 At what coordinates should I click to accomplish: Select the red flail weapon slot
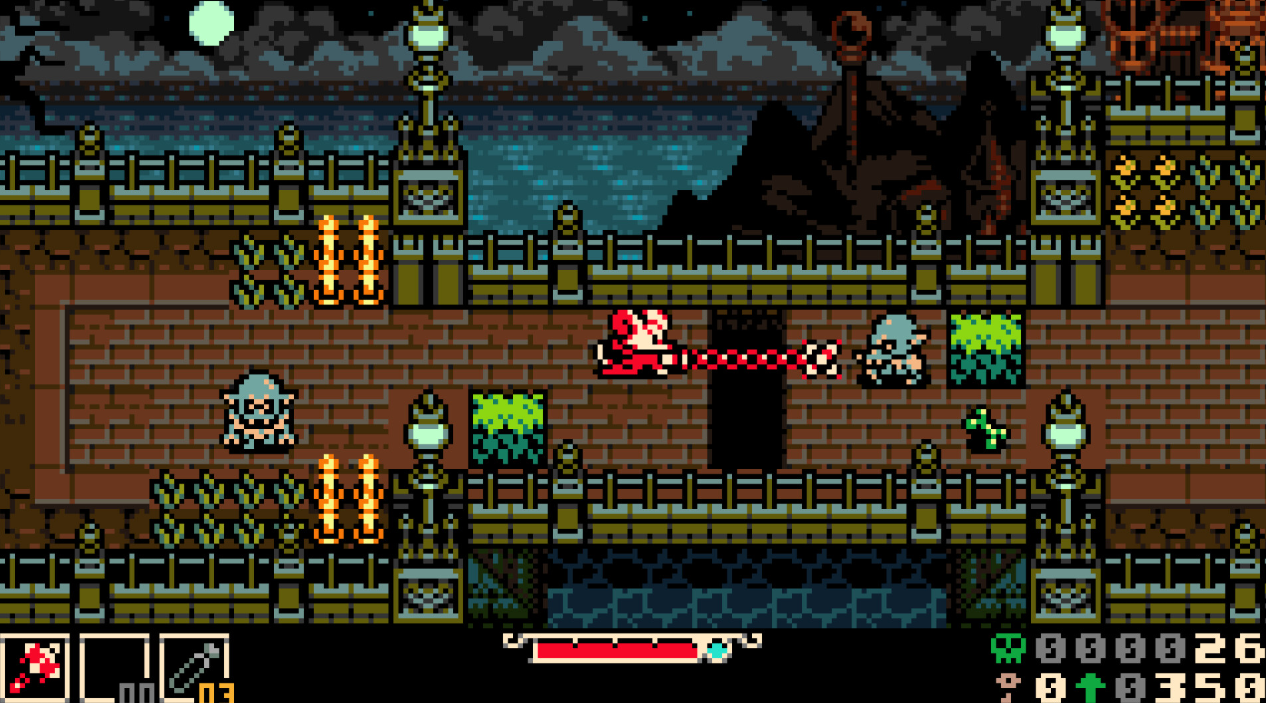tap(34, 667)
